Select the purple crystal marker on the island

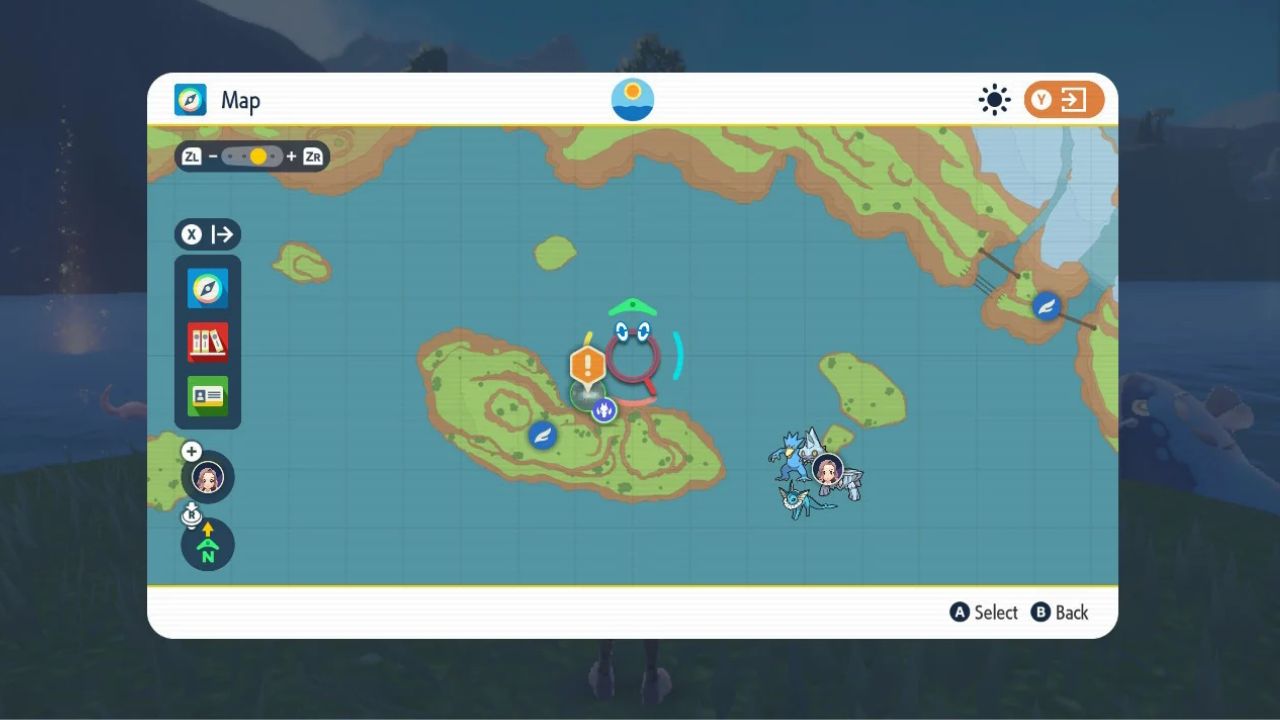(x=603, y=409)
